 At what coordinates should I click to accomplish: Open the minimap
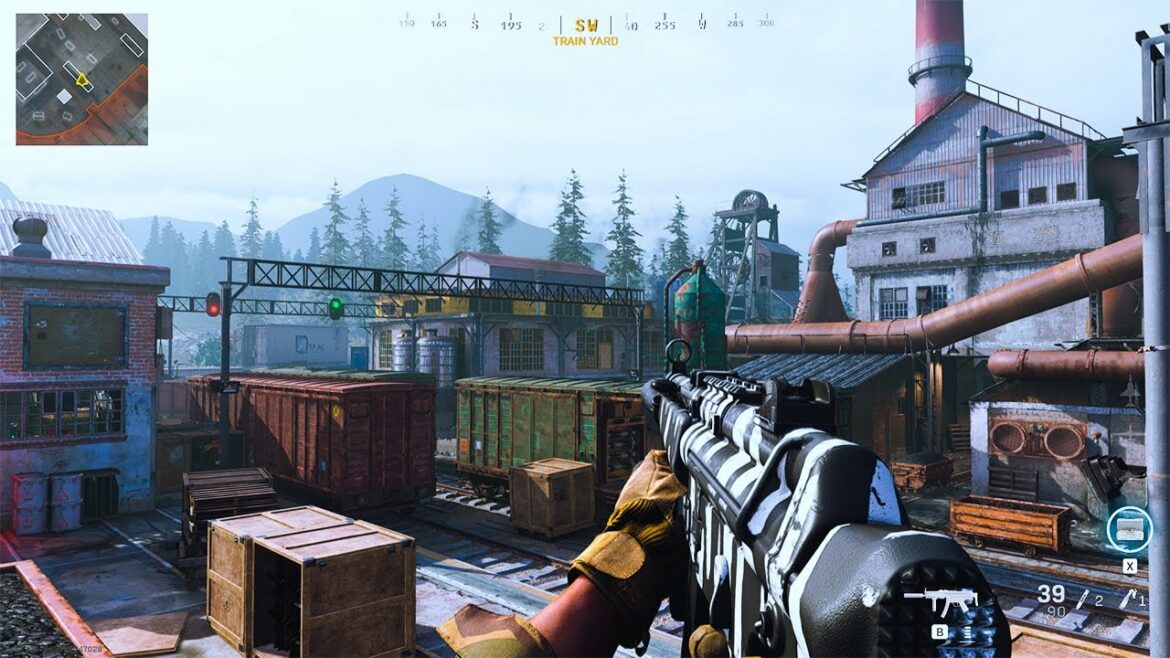[x=81, y=79]
